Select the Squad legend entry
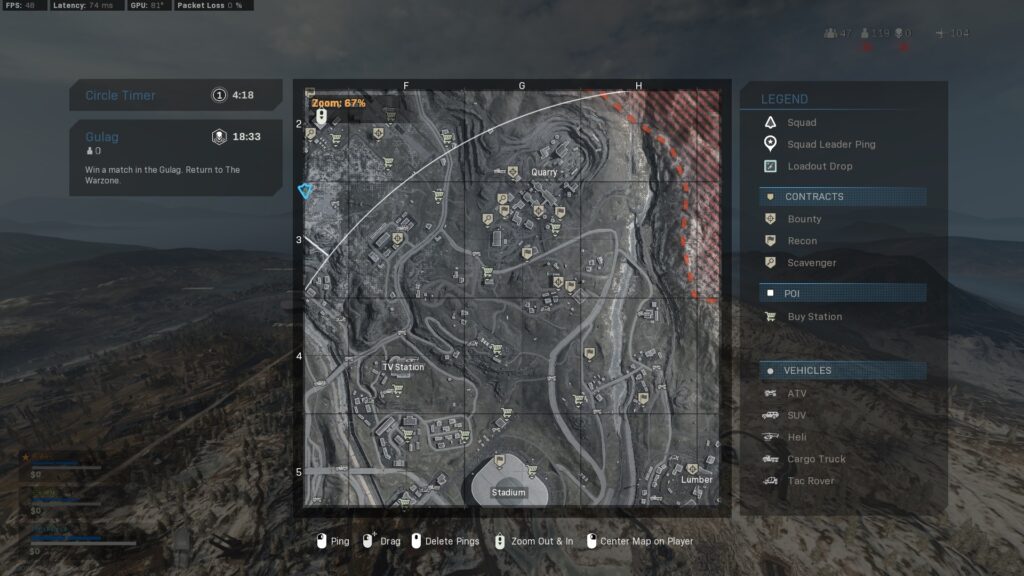Image resolution: width=1024 pixels, height=576 pixels. tap(801, 123)
